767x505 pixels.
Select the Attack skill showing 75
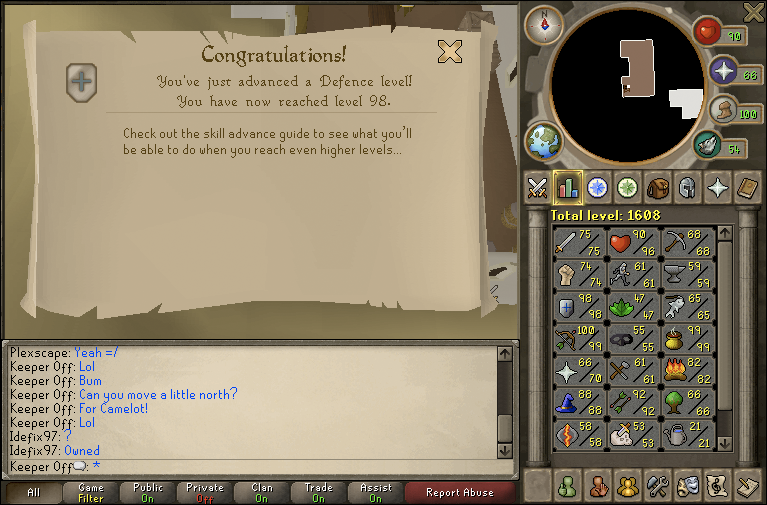(579, 243)
